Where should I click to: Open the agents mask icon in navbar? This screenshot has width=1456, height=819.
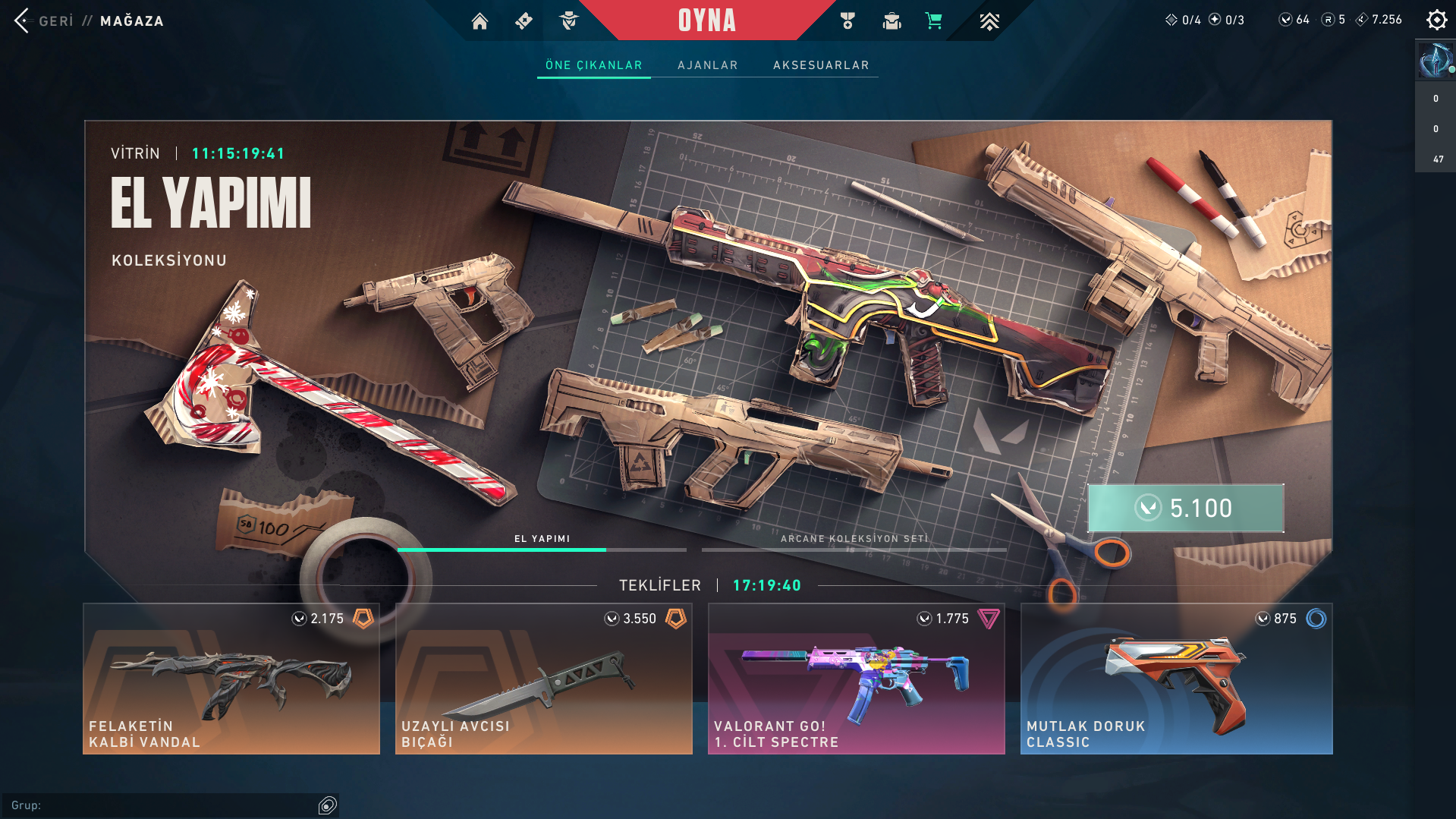click(x=568, y=21)
